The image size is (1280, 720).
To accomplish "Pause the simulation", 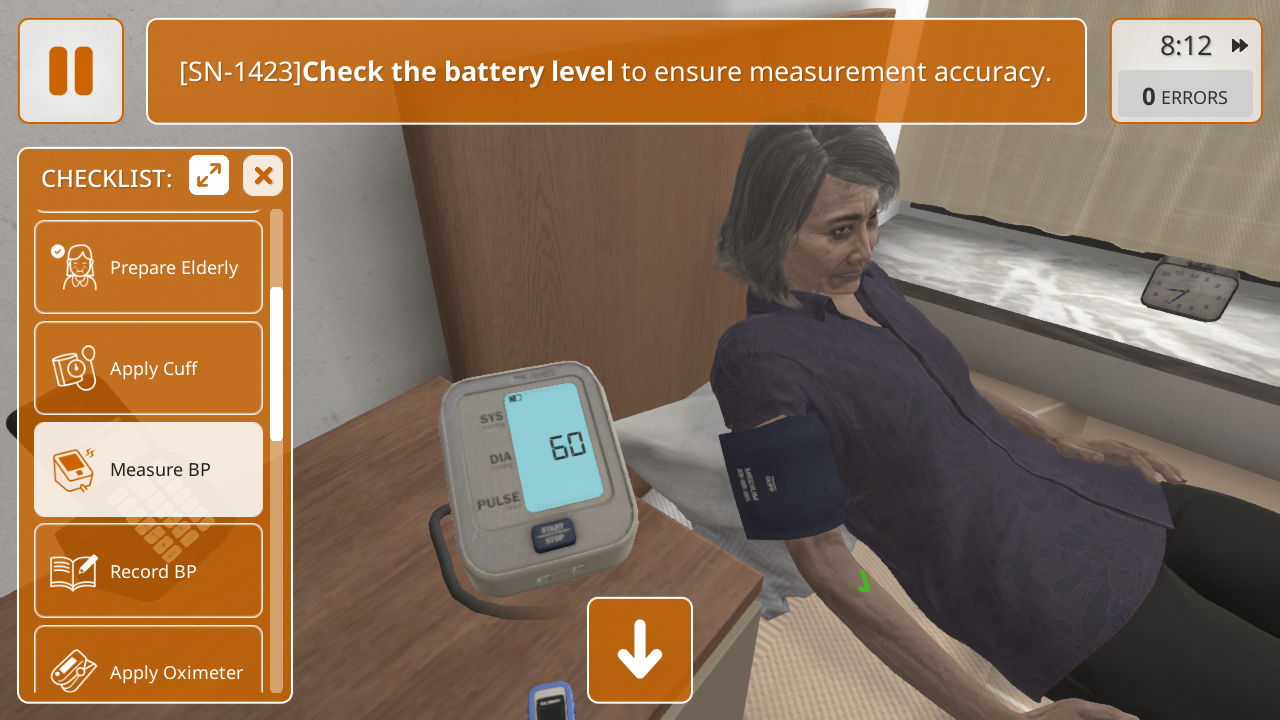I will tap(71, 71).
